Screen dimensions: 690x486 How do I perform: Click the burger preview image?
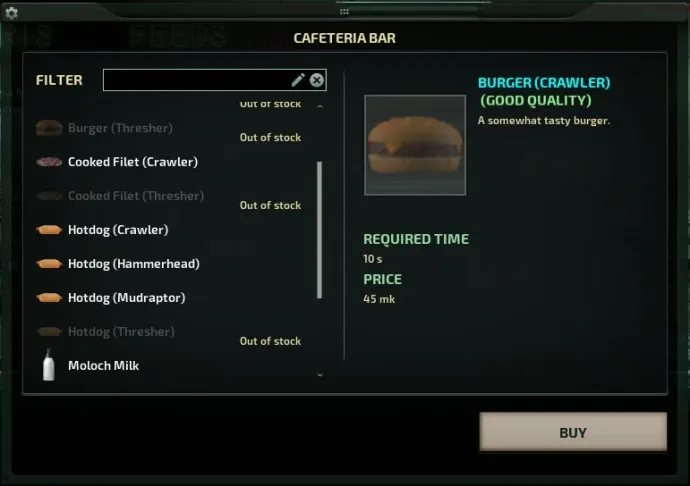[x=415, y=145]
